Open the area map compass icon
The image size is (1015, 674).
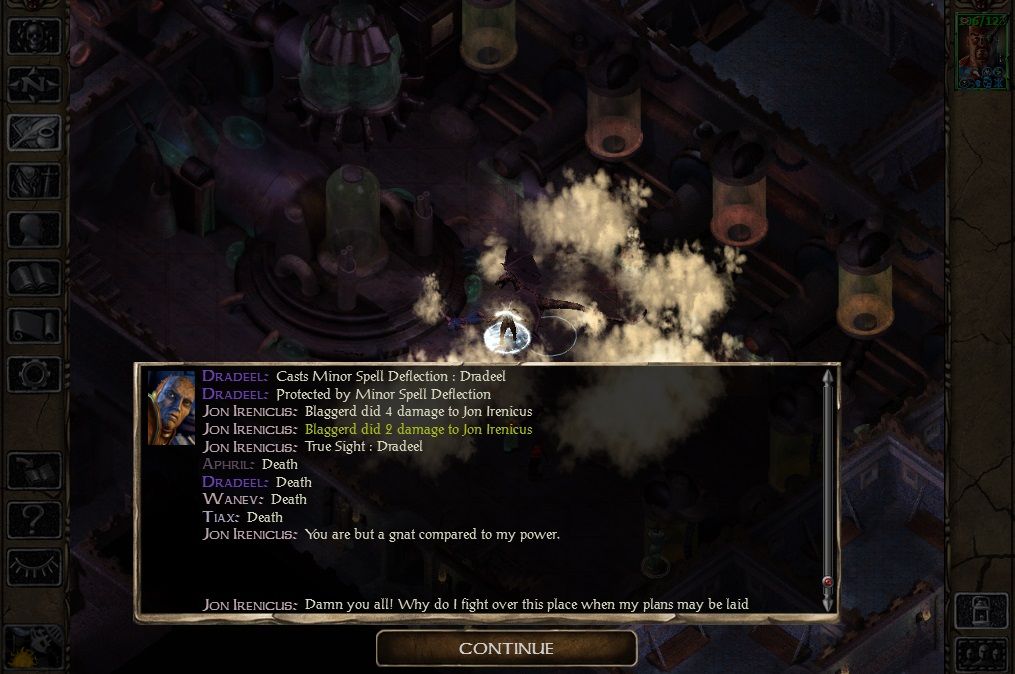point(34,84)
